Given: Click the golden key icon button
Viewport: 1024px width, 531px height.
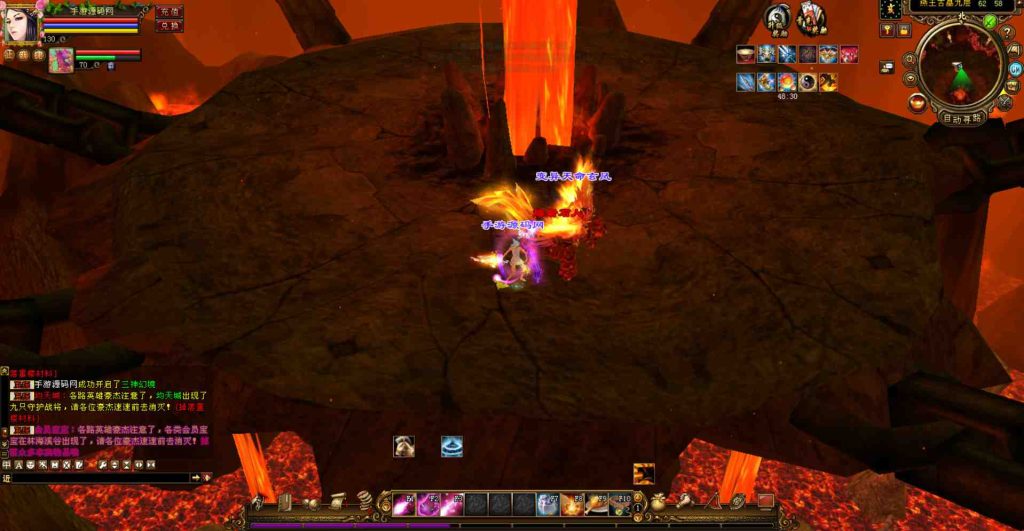Looking at the screenshot, I should (885, 31).
